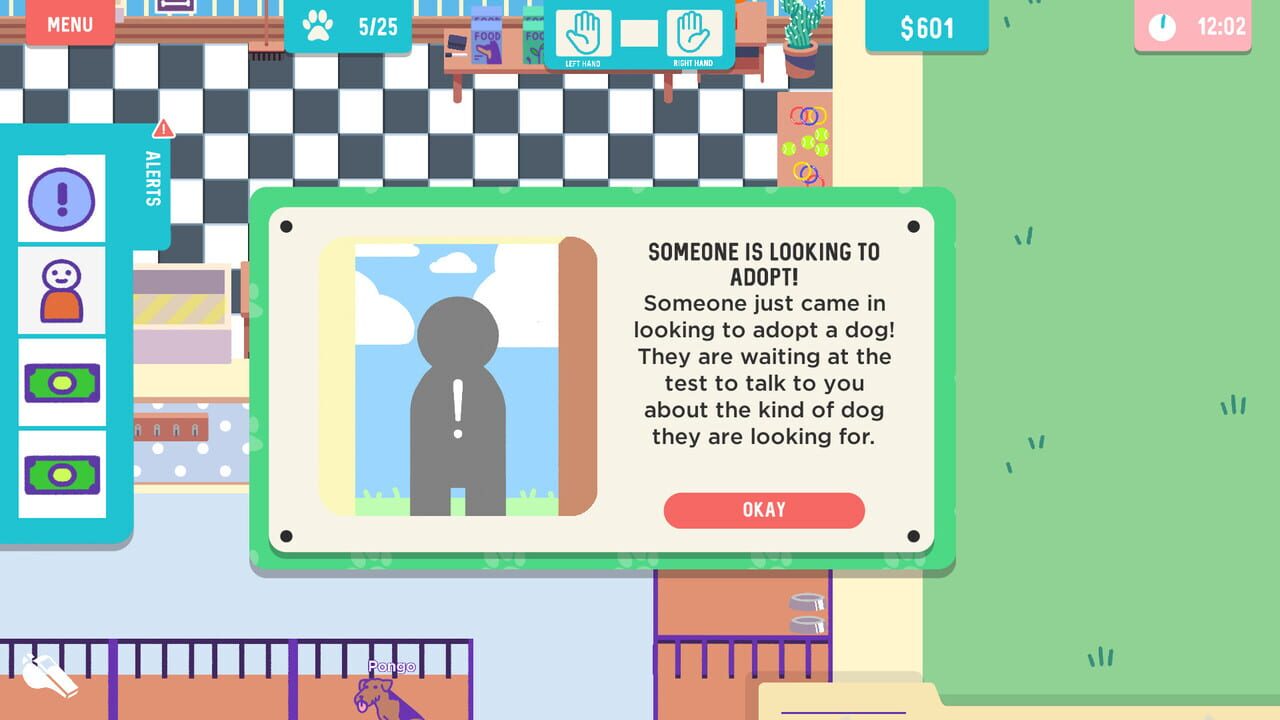
Task: Click the red warning triangle above Alerts
Action: click(164, 128)
